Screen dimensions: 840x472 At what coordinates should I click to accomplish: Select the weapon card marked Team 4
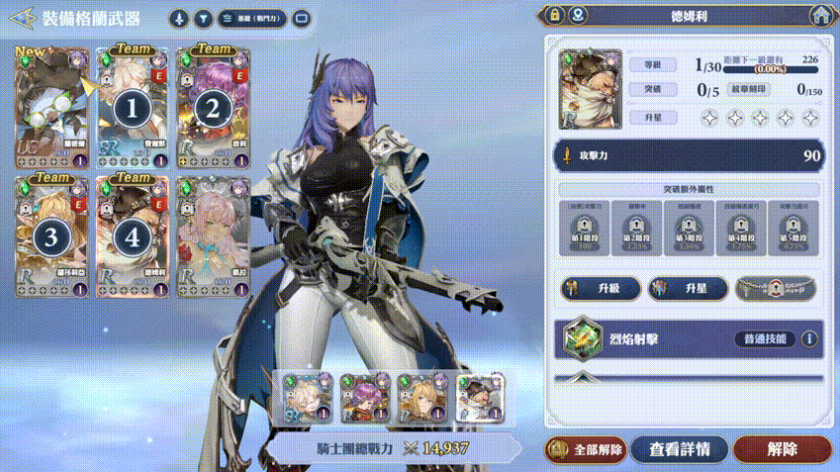point(132,236)
